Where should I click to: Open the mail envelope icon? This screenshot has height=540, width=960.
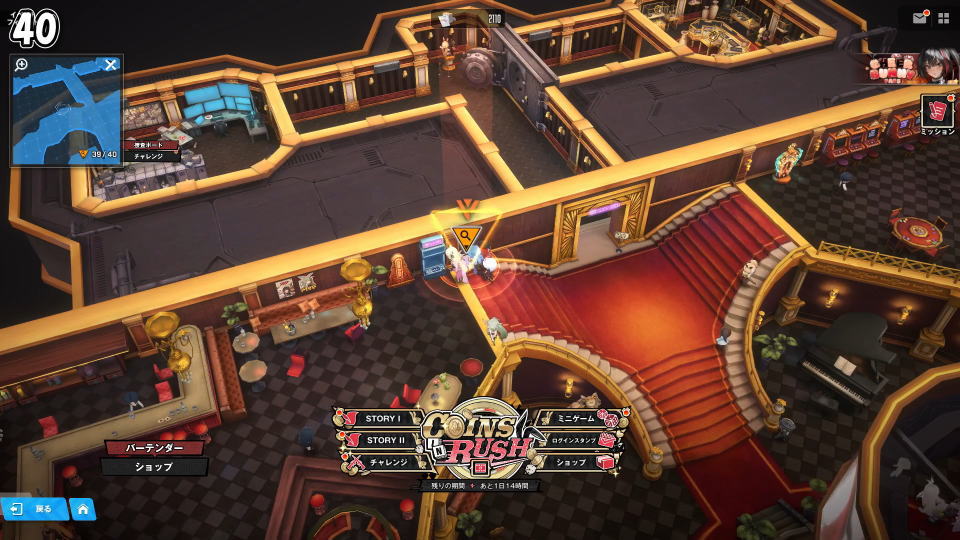click(x=919, y=18)
